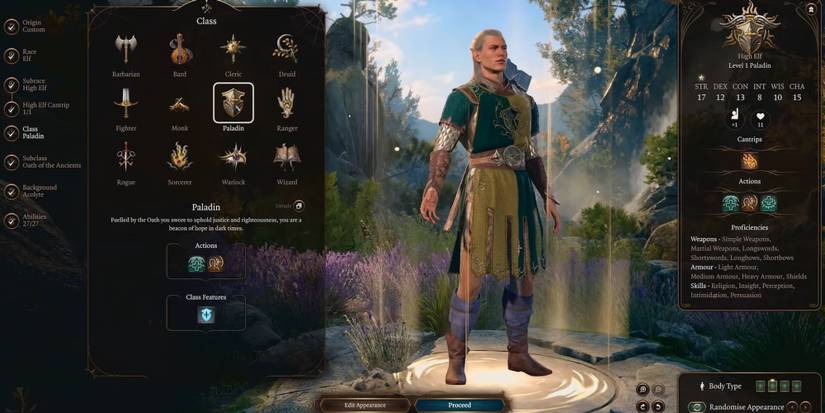Choose the Fighter class

point(127,102)
